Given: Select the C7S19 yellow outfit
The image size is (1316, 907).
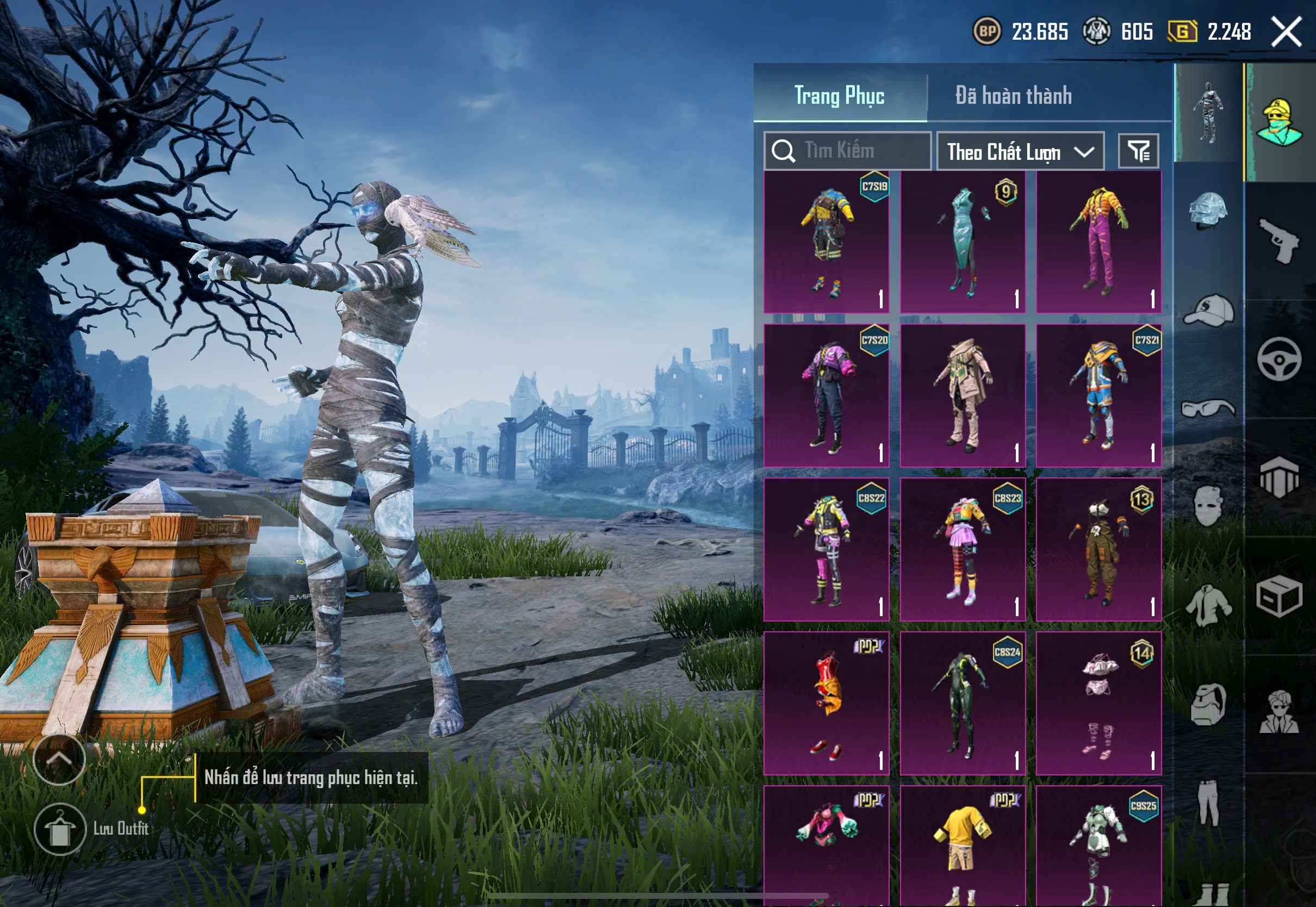Looking at the screenshot, I should pyautogui.click(x=826, y=242).
